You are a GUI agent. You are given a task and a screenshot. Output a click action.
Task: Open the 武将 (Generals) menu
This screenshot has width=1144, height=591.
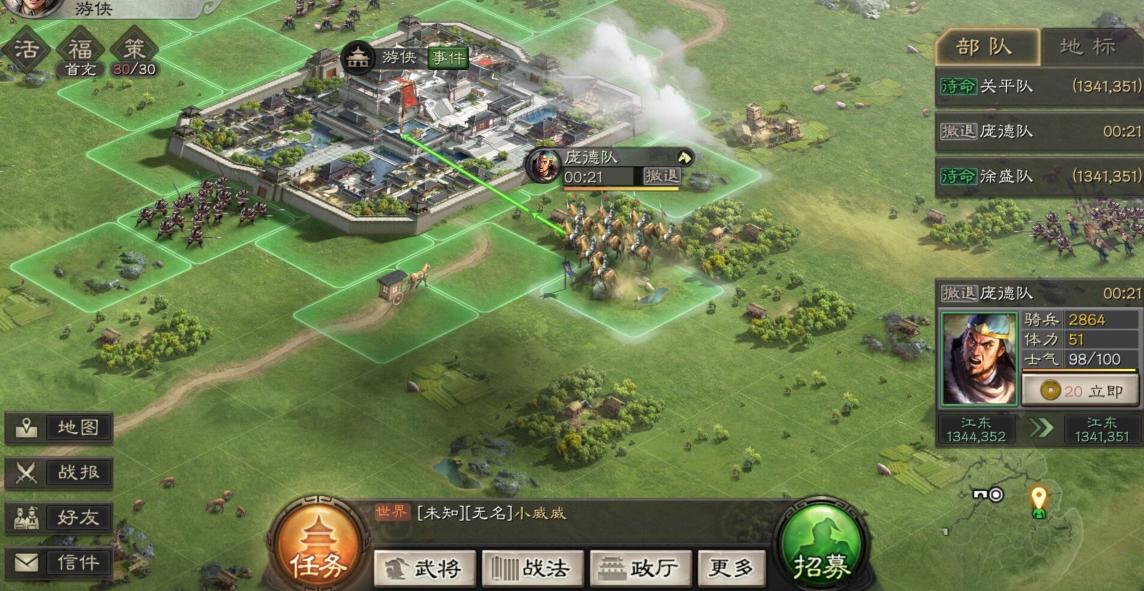click(x=425, y=568)
